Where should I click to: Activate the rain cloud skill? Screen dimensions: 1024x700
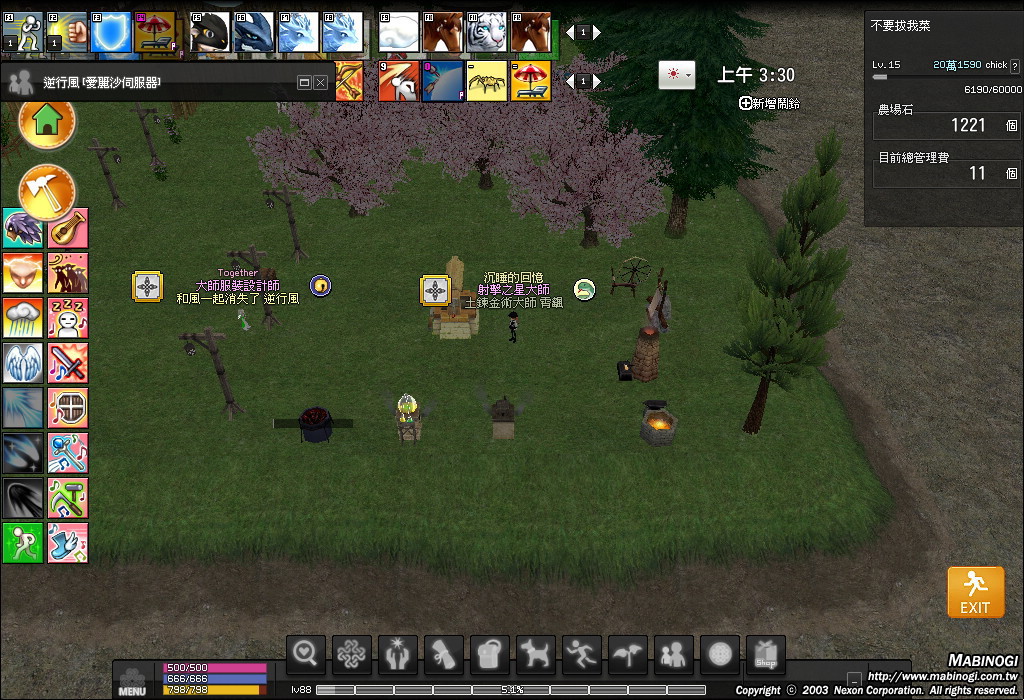tap(22, 318)
